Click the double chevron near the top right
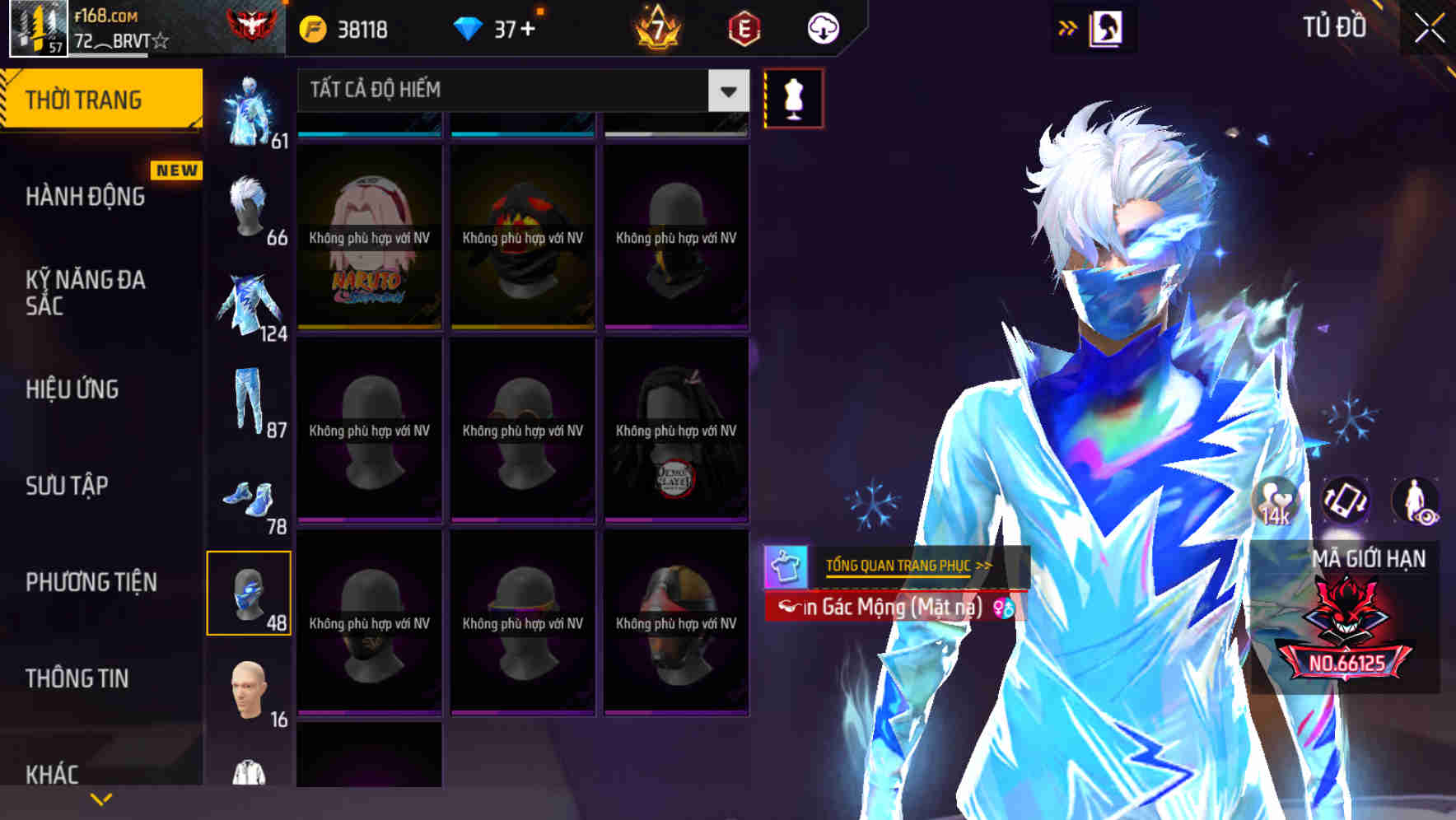1456x820 pixels. 1068,26
